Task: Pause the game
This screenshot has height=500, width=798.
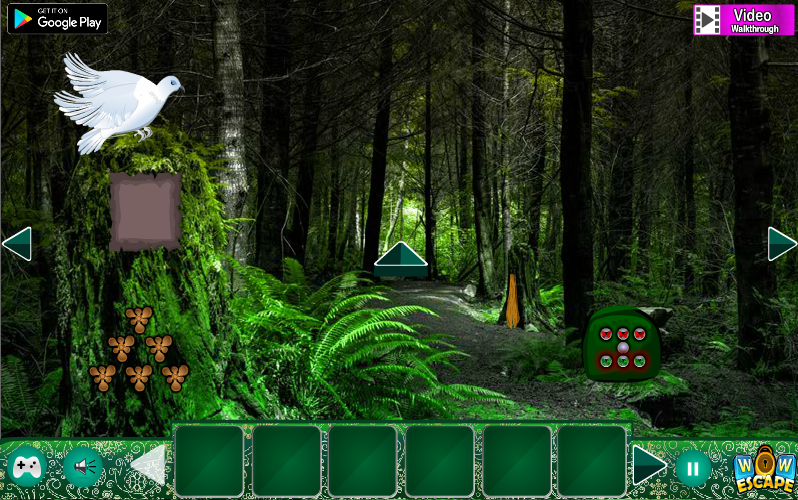Action: pos(692,467)
